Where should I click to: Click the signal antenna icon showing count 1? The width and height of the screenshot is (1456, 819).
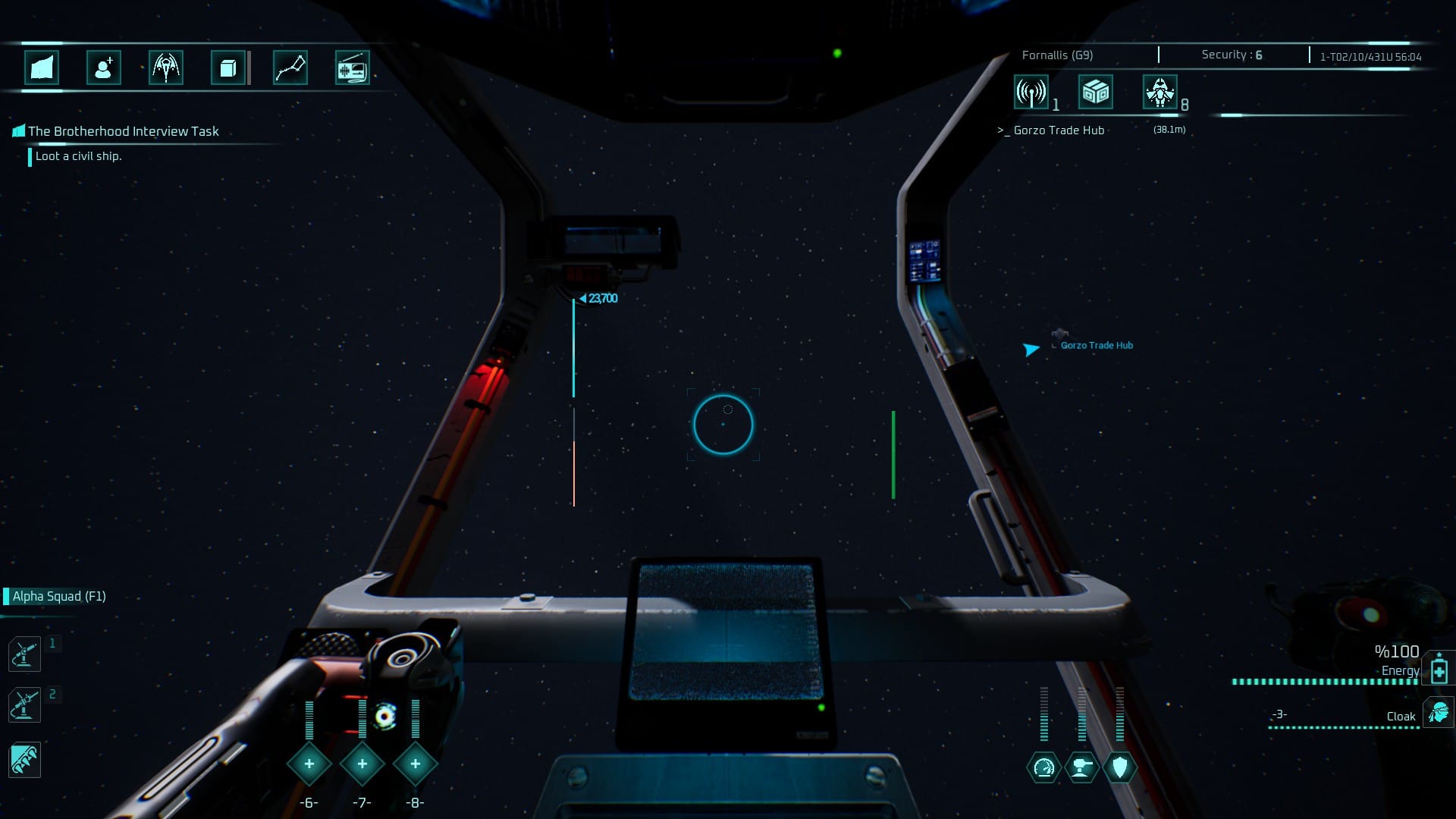pyautogui.click(x=1030, y=93)
